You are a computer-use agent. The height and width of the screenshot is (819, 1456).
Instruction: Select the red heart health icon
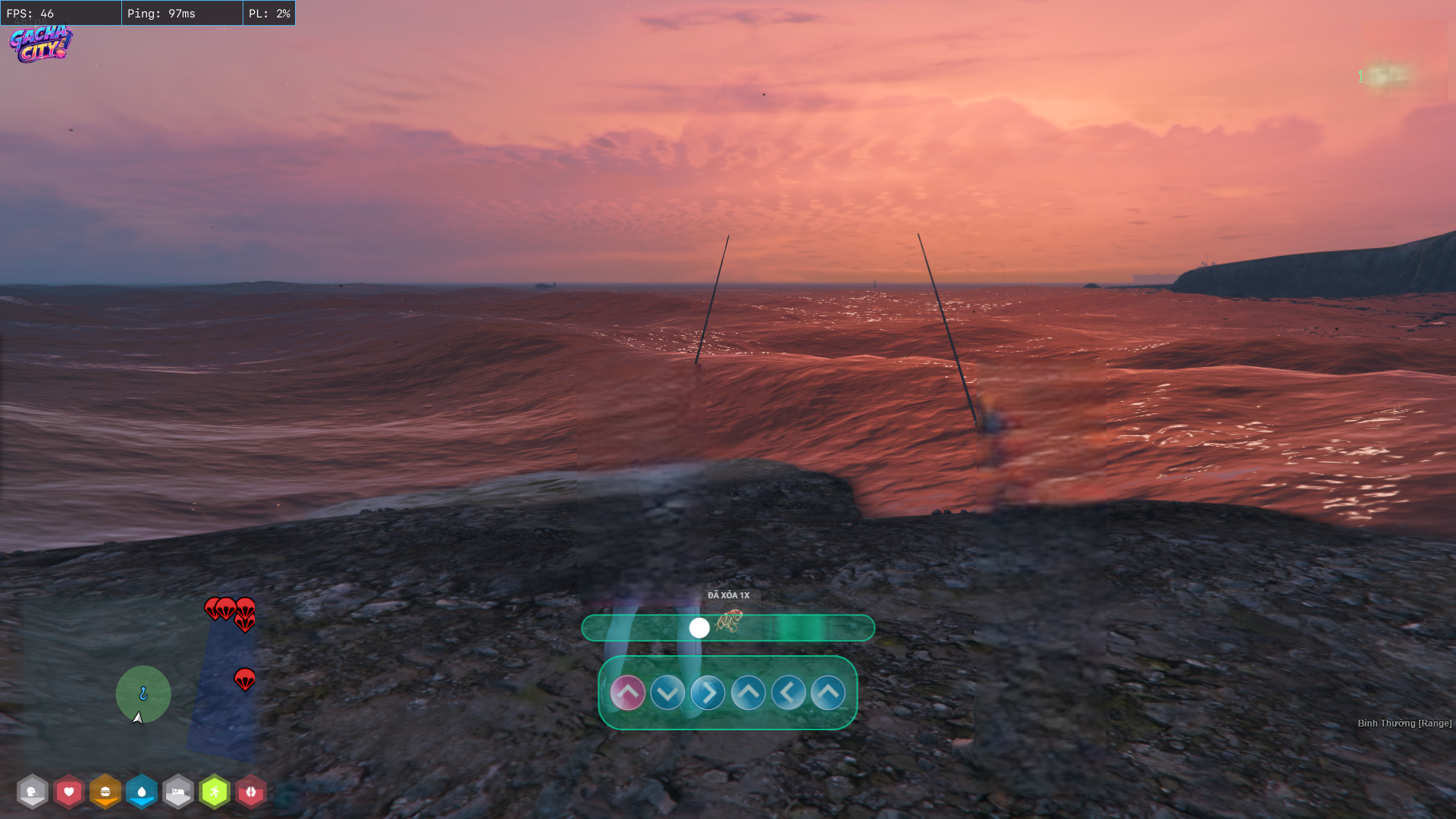[x=69, y=792]
